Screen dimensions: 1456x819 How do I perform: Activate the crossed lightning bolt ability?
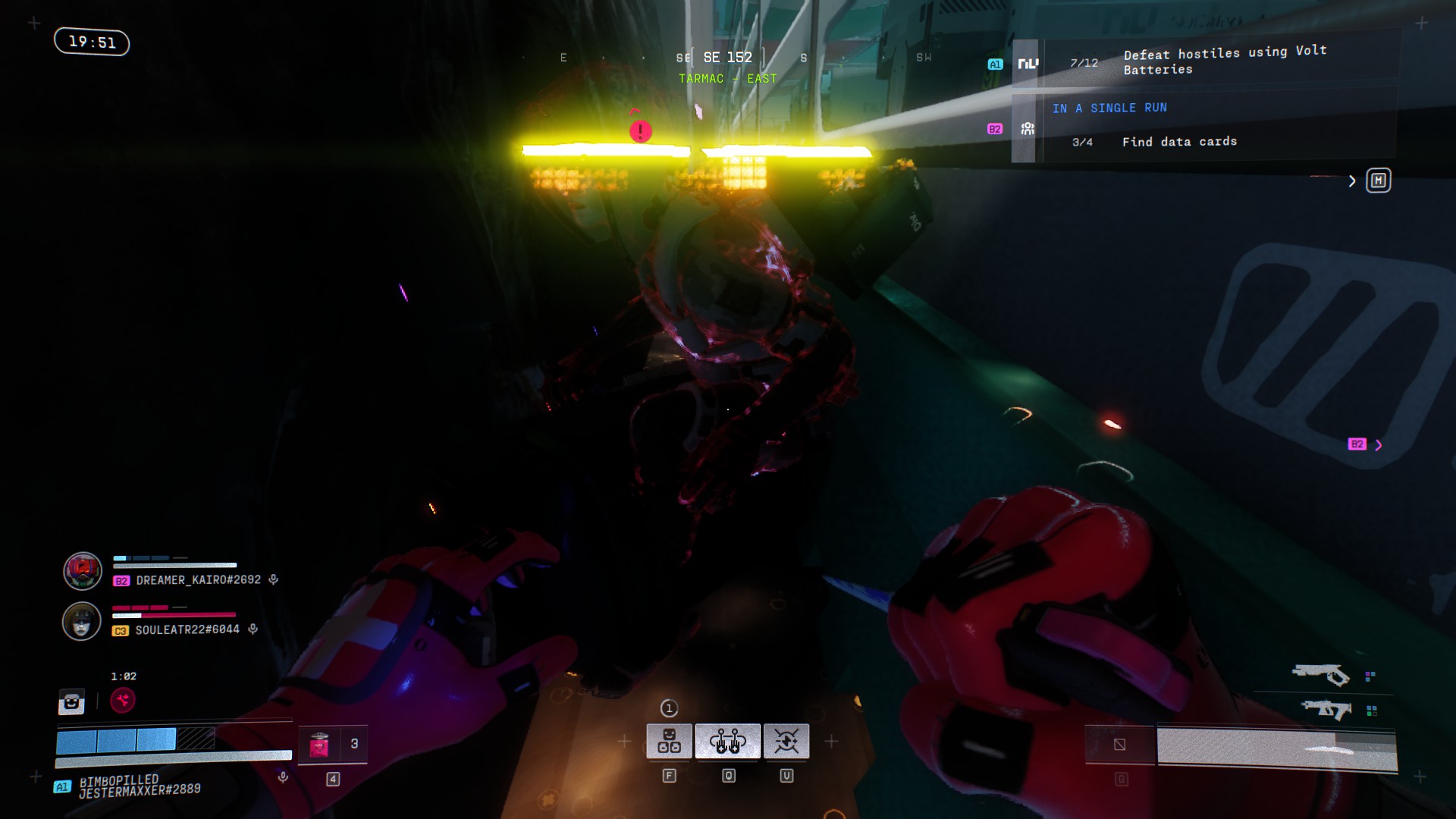(786, 741)
